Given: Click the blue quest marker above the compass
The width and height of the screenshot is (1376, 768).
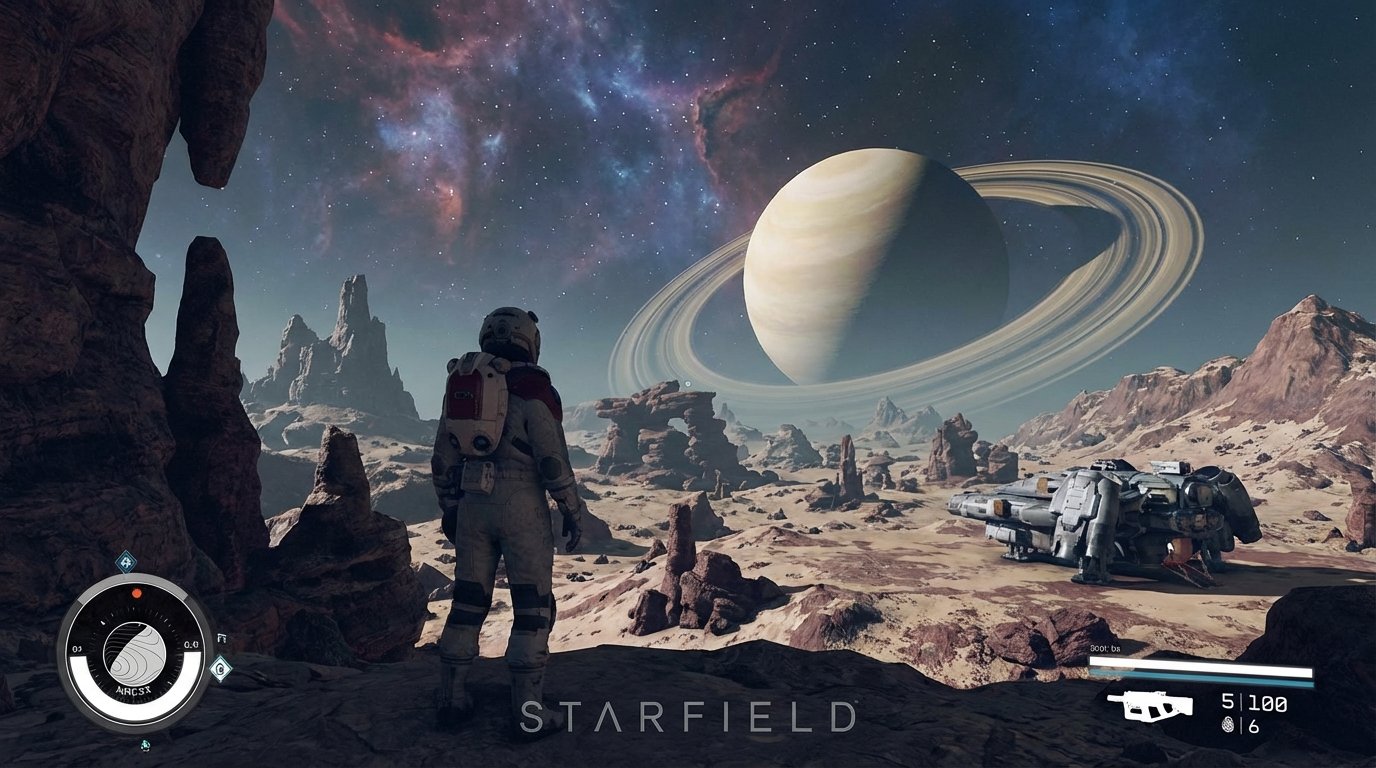Looking at the screenshot, I should tap(125, 563).
